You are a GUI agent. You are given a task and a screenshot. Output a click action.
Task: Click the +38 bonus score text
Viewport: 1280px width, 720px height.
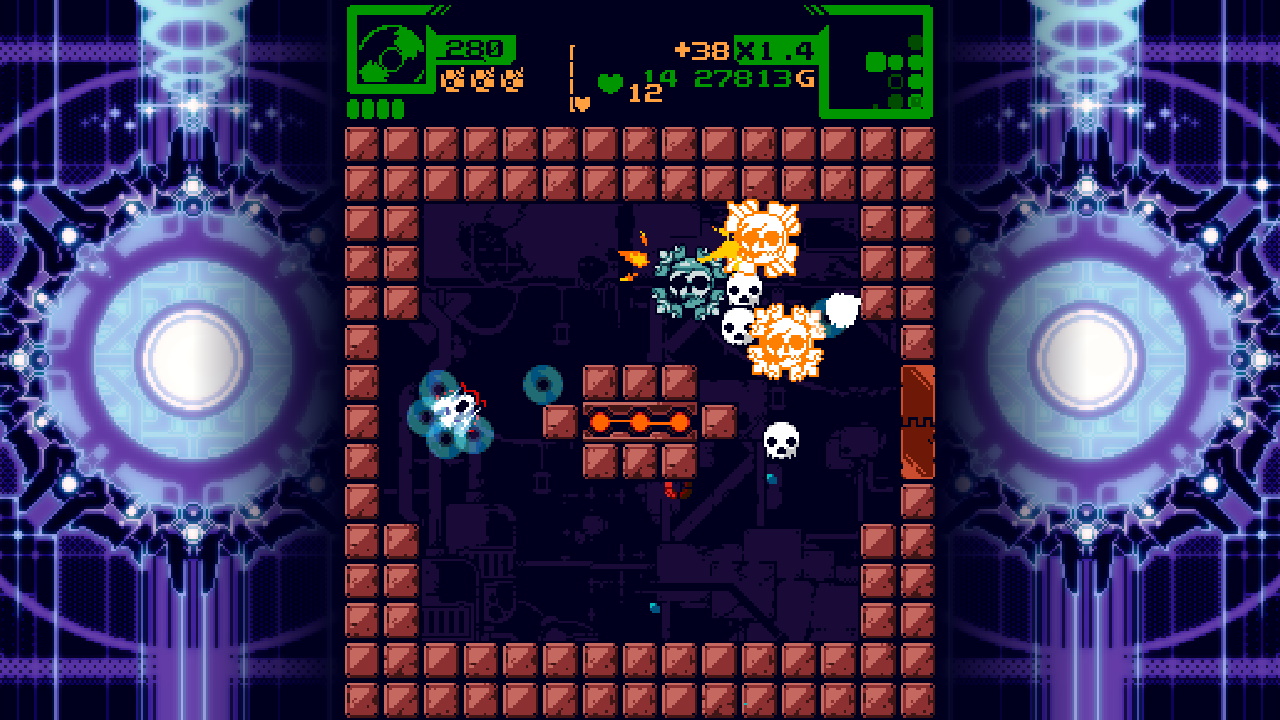tap(701, 49)
